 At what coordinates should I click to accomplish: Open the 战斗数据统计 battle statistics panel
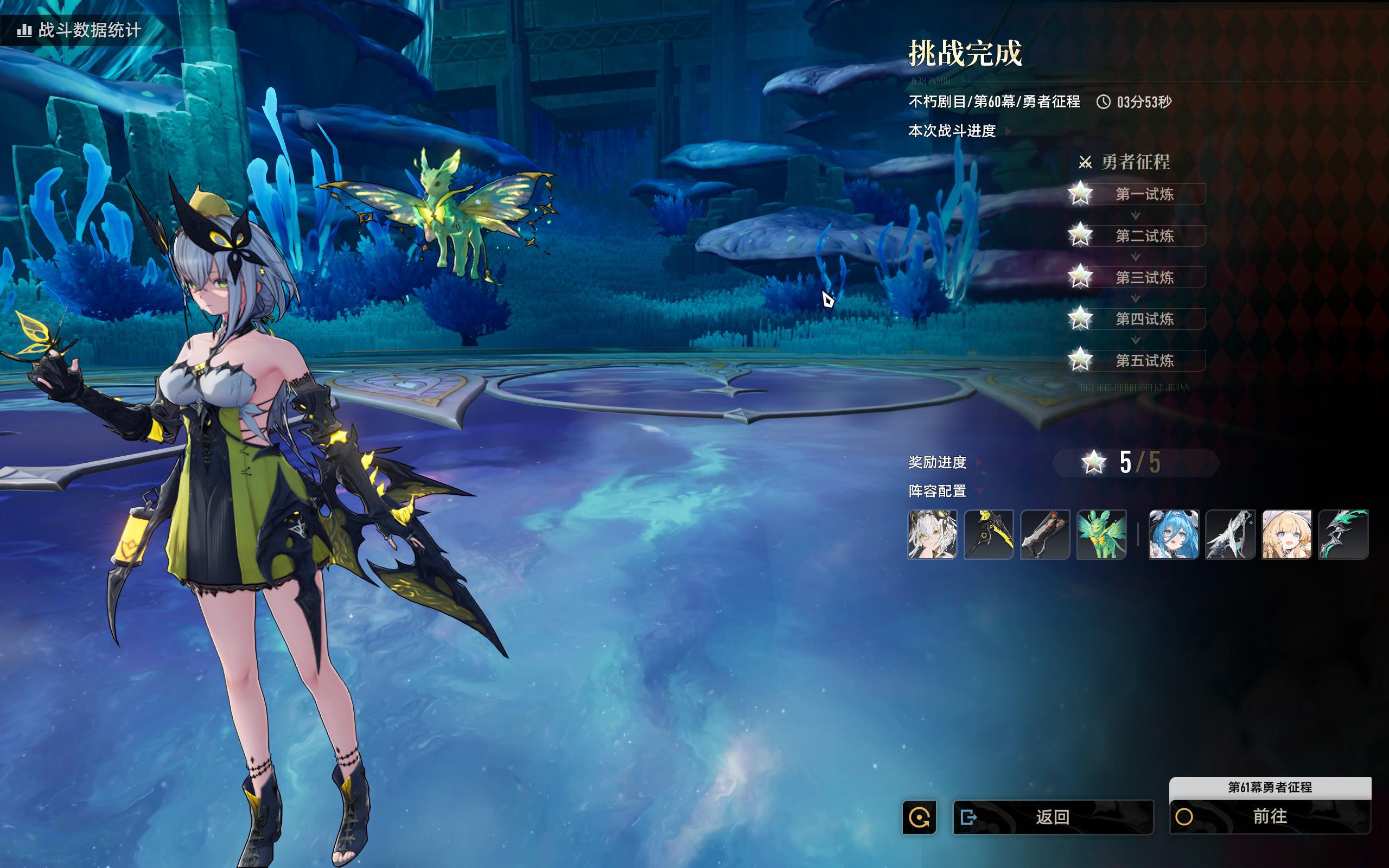80,30
